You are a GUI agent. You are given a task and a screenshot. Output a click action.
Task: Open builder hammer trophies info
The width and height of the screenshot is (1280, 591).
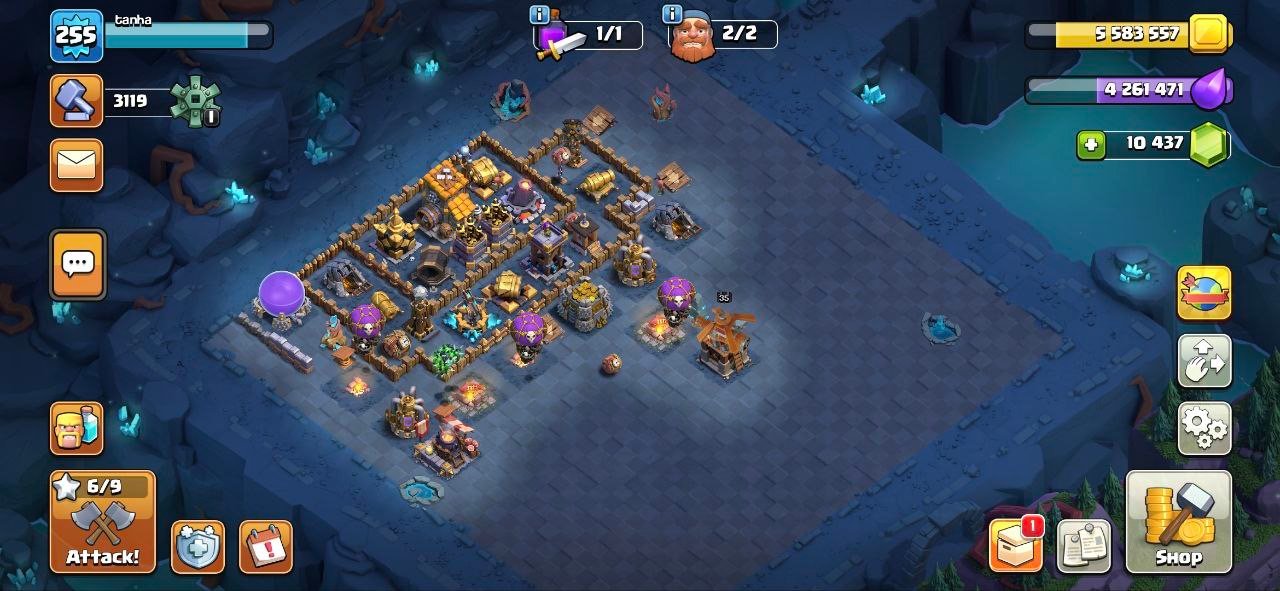pos(77,101)
